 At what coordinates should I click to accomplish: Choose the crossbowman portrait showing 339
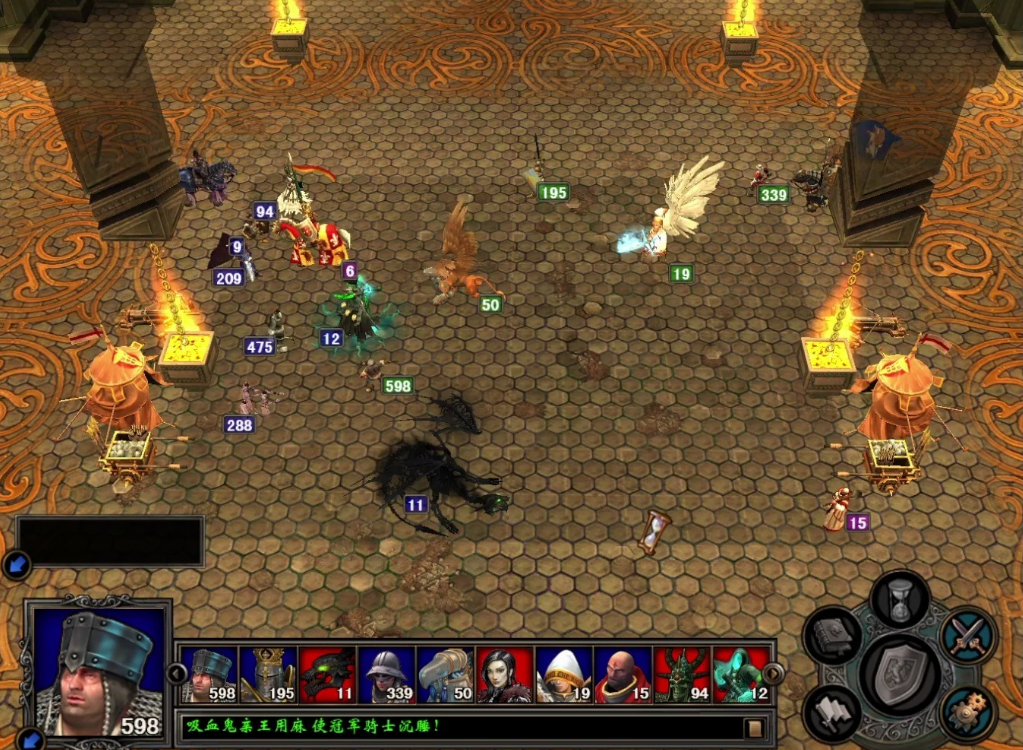pos(387,675)
